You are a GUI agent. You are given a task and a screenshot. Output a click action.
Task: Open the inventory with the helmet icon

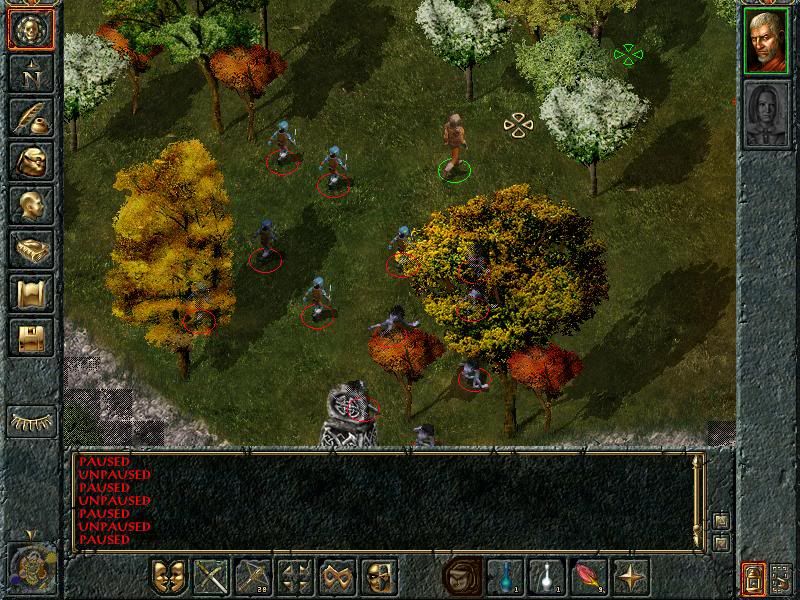click(x=31, y=161)
